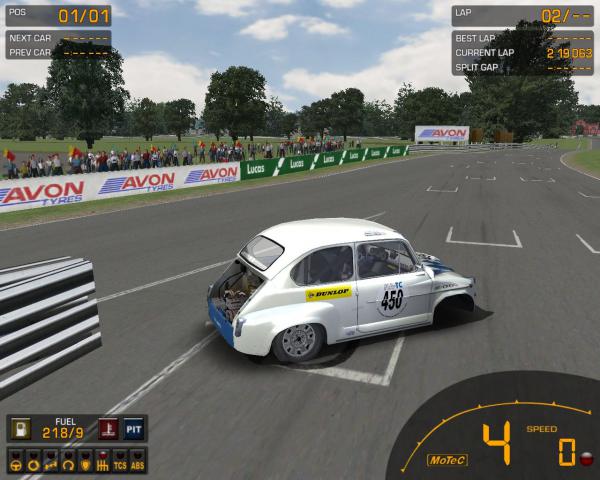The height and width of the screenshot is (480, 600).
Task: Toggle the TCS traction control indicator
Action: (x=119, y=464)
